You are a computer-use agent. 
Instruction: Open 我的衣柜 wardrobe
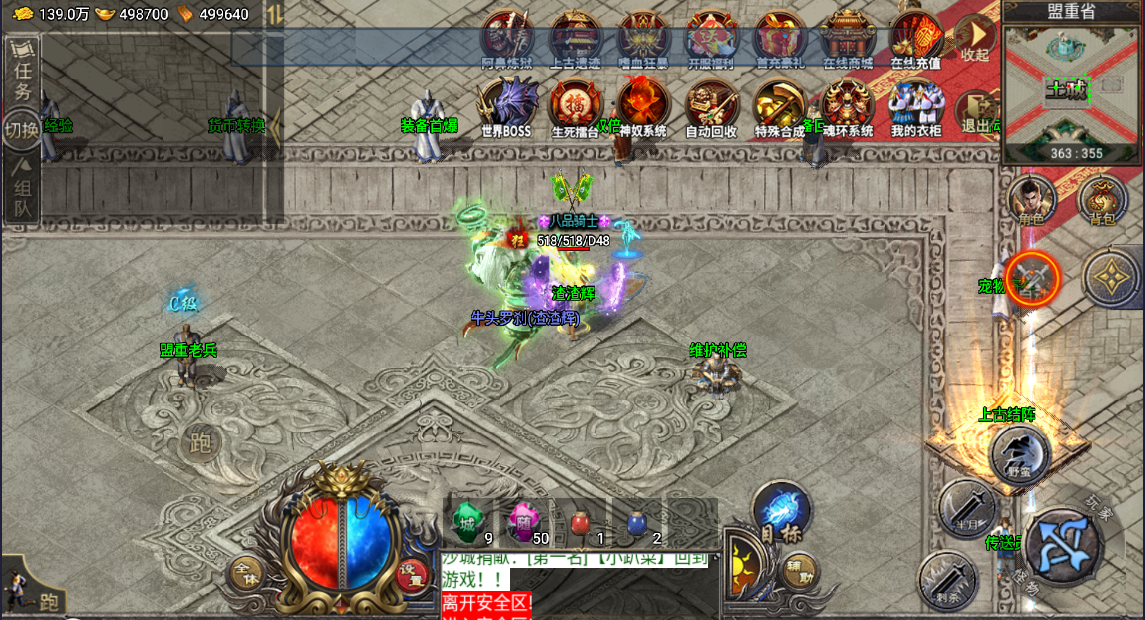[916, 106]
